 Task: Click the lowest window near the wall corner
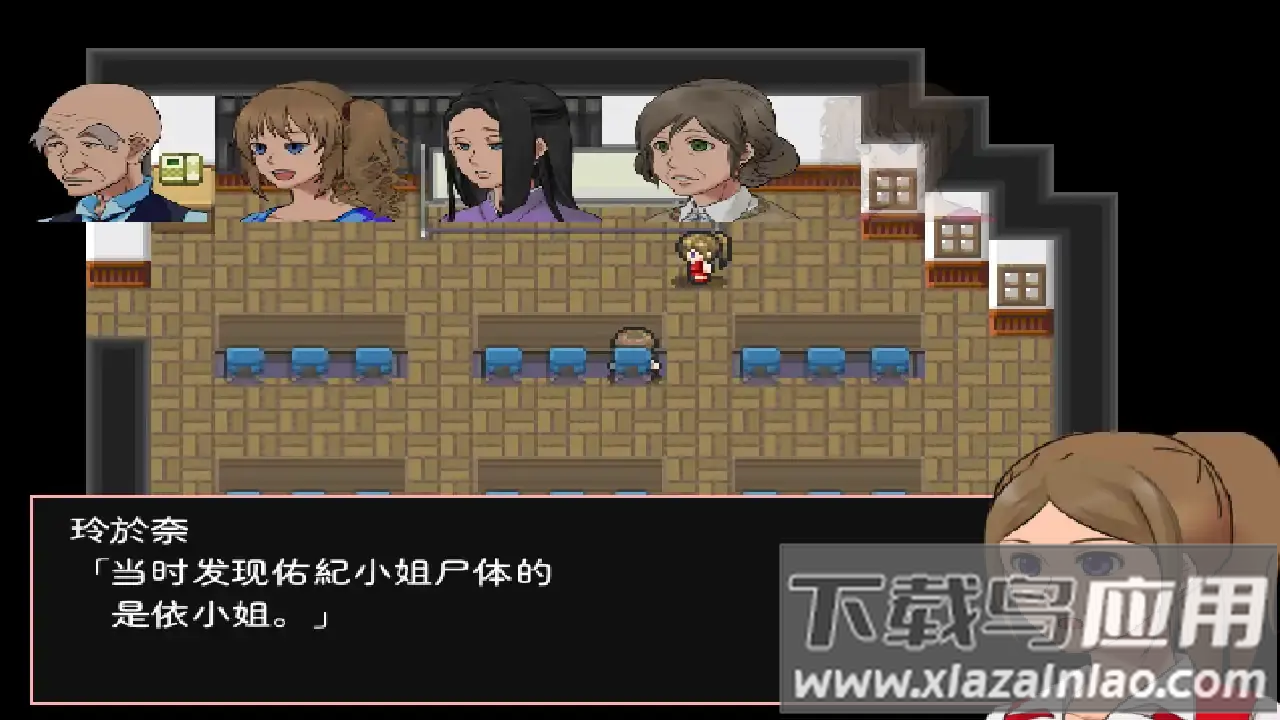pos(1021,283)
